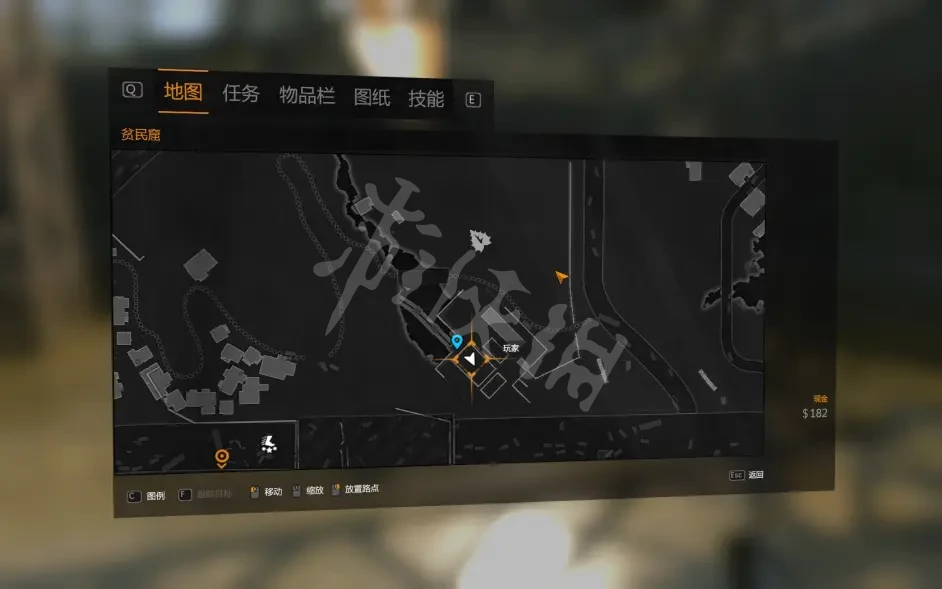This screenshot has width=942, height=589.
Task: Select the white player arrow marker
Action: tap(470, 358)
